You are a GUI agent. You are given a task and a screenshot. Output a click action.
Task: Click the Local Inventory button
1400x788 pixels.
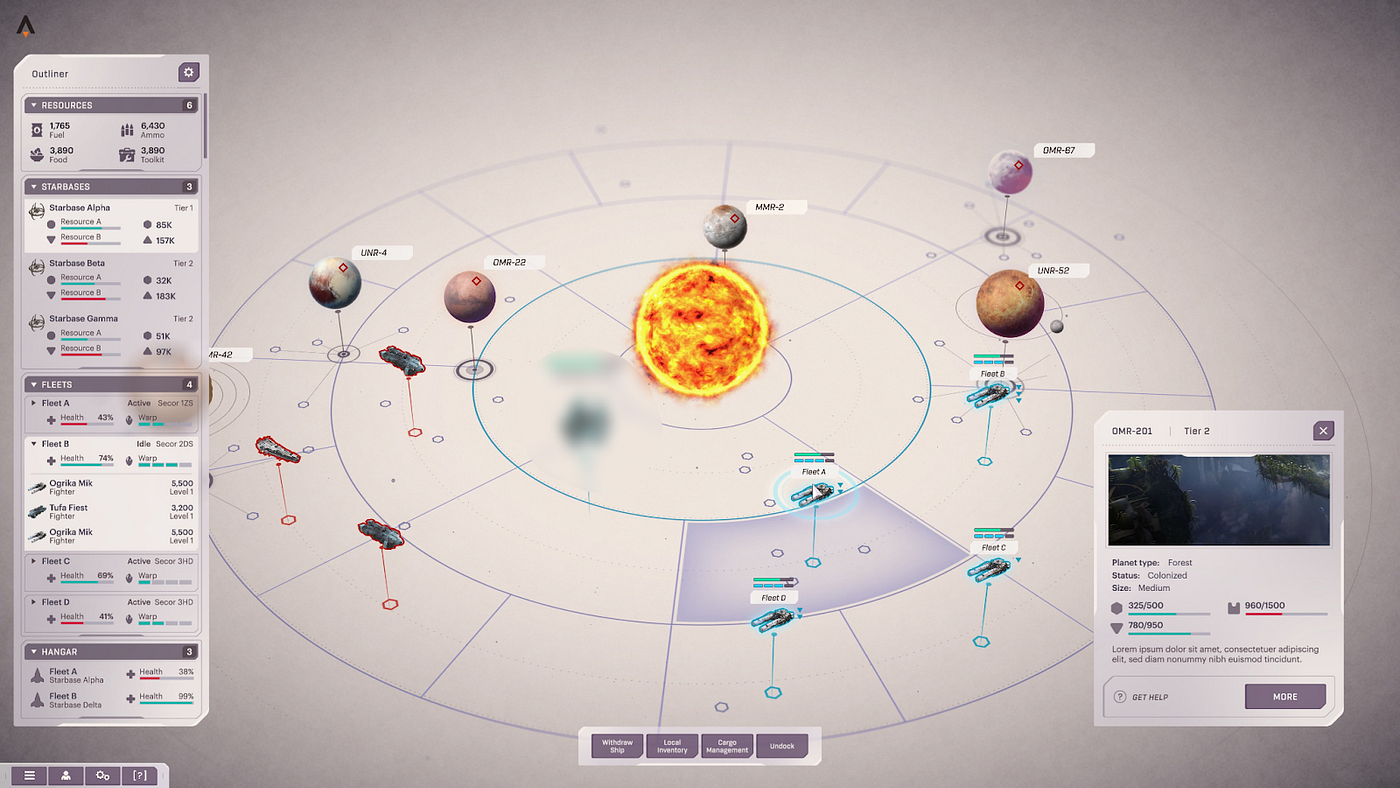coord(671,745)
